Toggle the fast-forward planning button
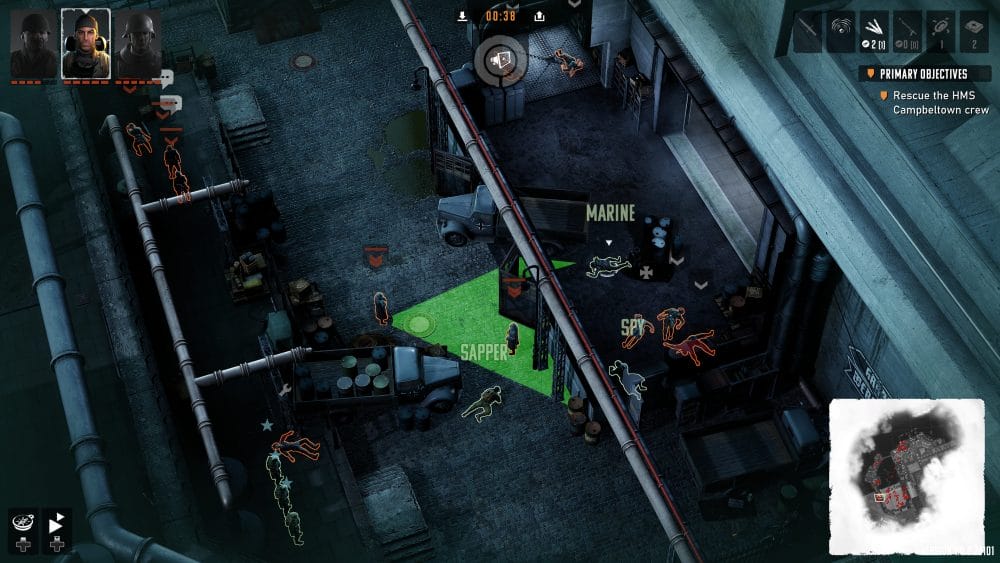The image size is (1000, 563). [x=57, y=521]
